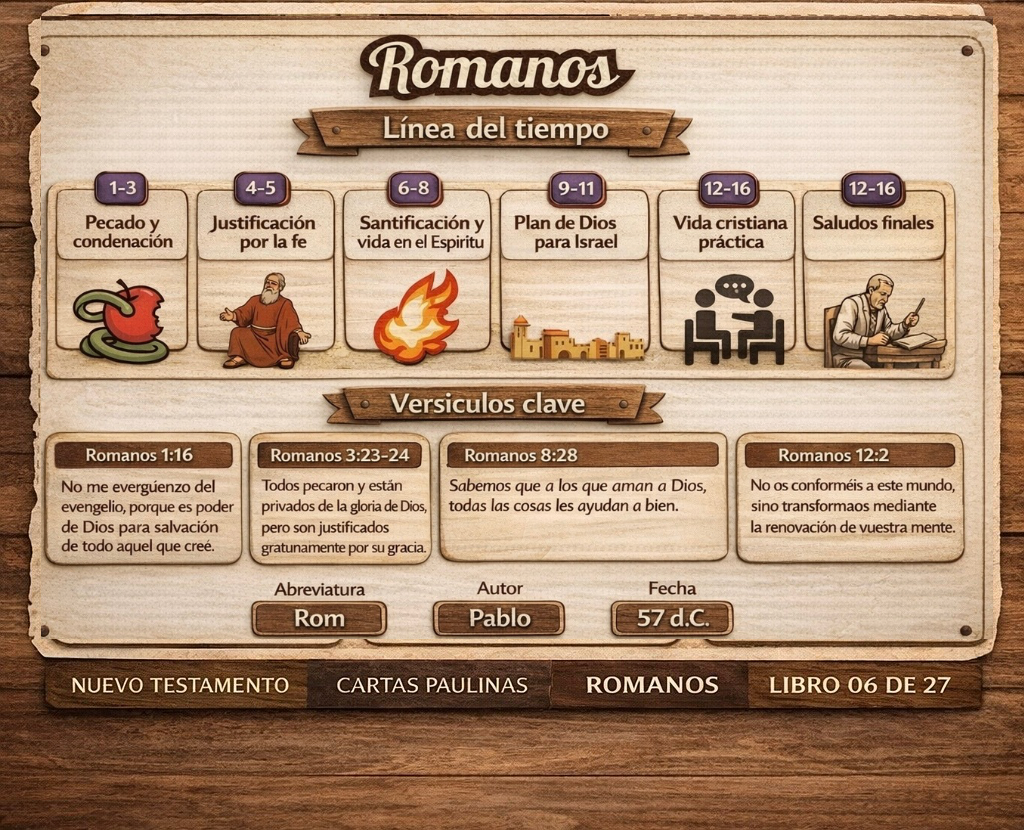1024x830 pixels.
Task: Click the Línea del tiempo banner
Action: pyautogui.click(x=494, y=130)
